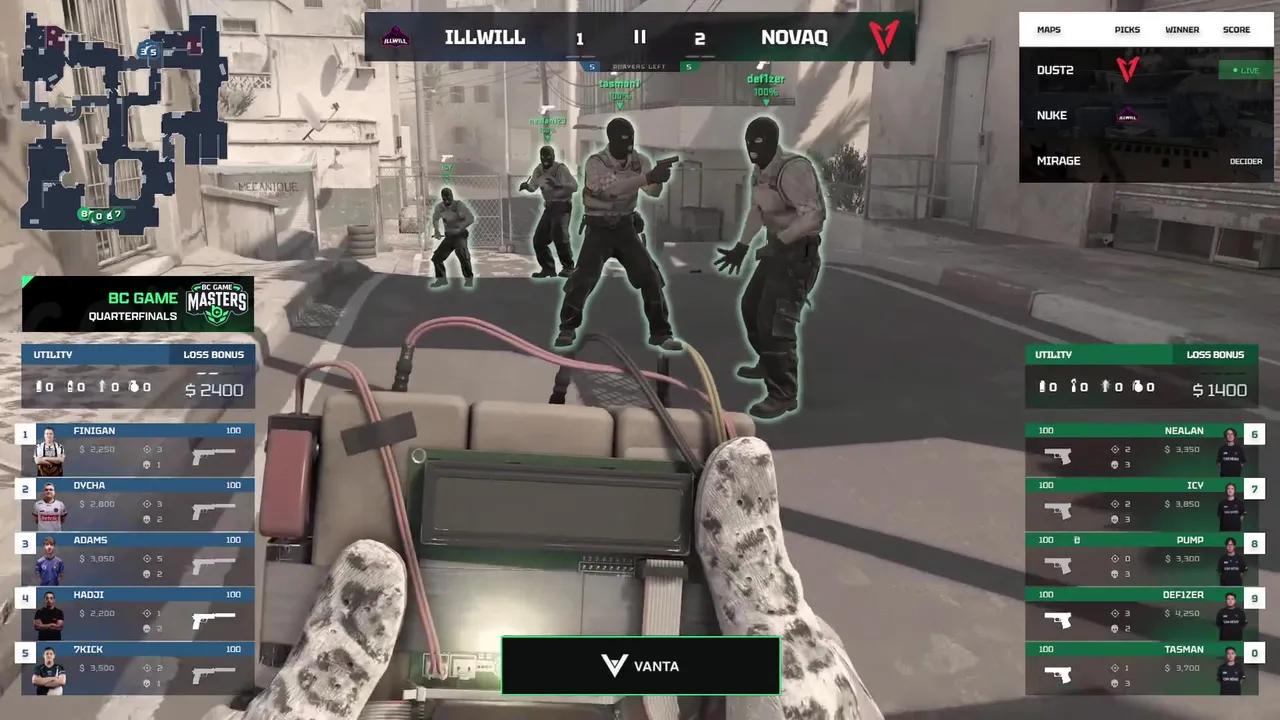Click the flashbang icon in NOVAQ's utility panel
Screen dimensions: 1280x720
click(x=1073, y=387)
